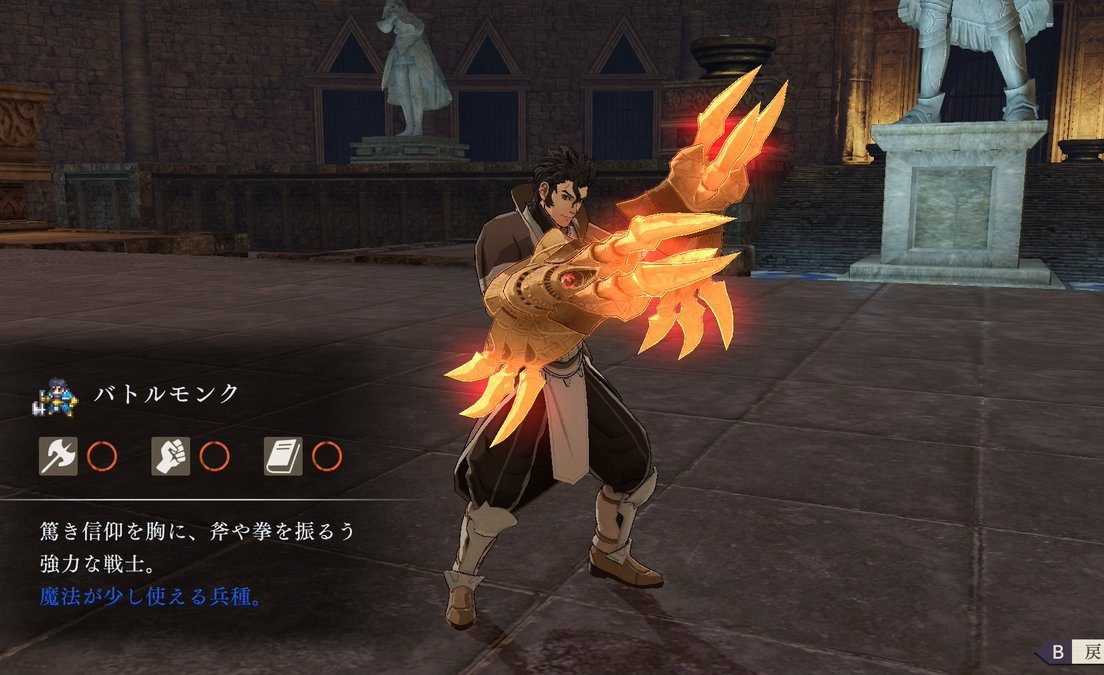1104x675 pixels.
Task: Choose the tome book proficiency icon
Action: click(282, 456)
